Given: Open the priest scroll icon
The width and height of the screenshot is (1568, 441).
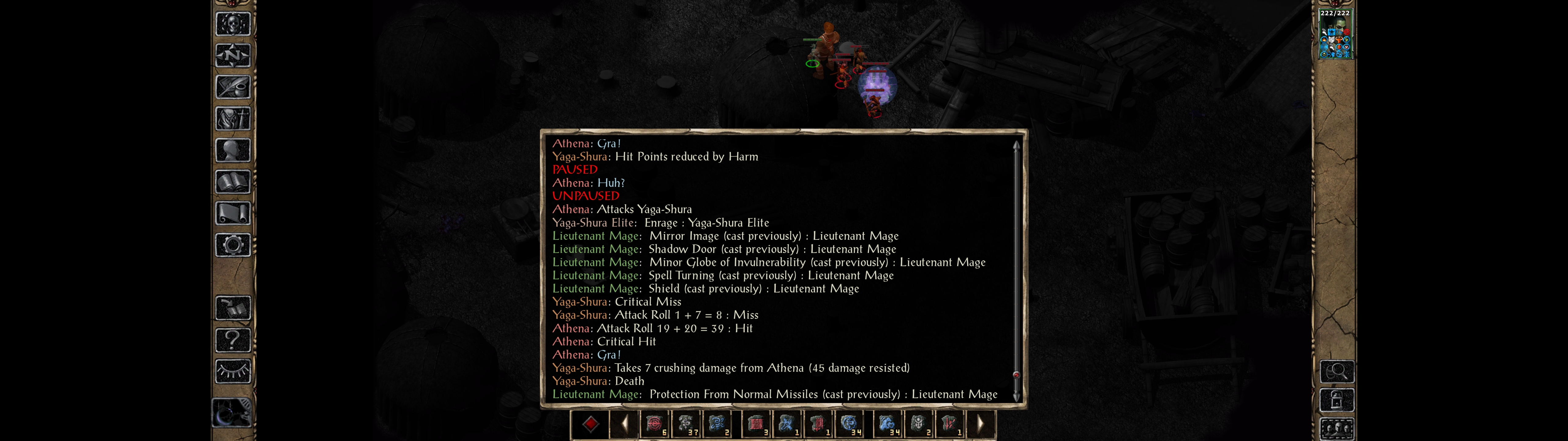Looking at the screenshot, I should 232,214.
